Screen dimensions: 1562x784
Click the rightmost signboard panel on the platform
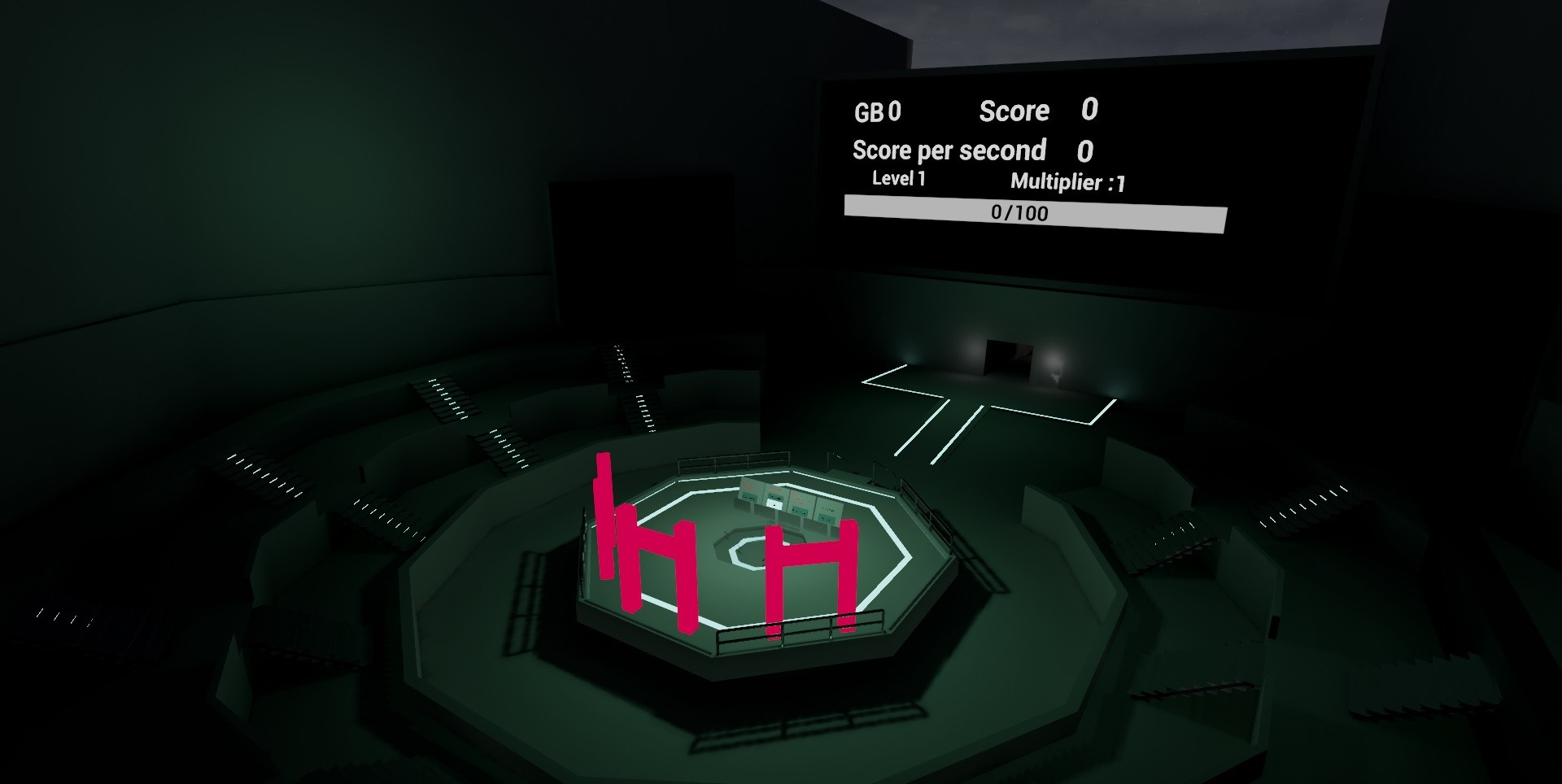click(830, 508)
